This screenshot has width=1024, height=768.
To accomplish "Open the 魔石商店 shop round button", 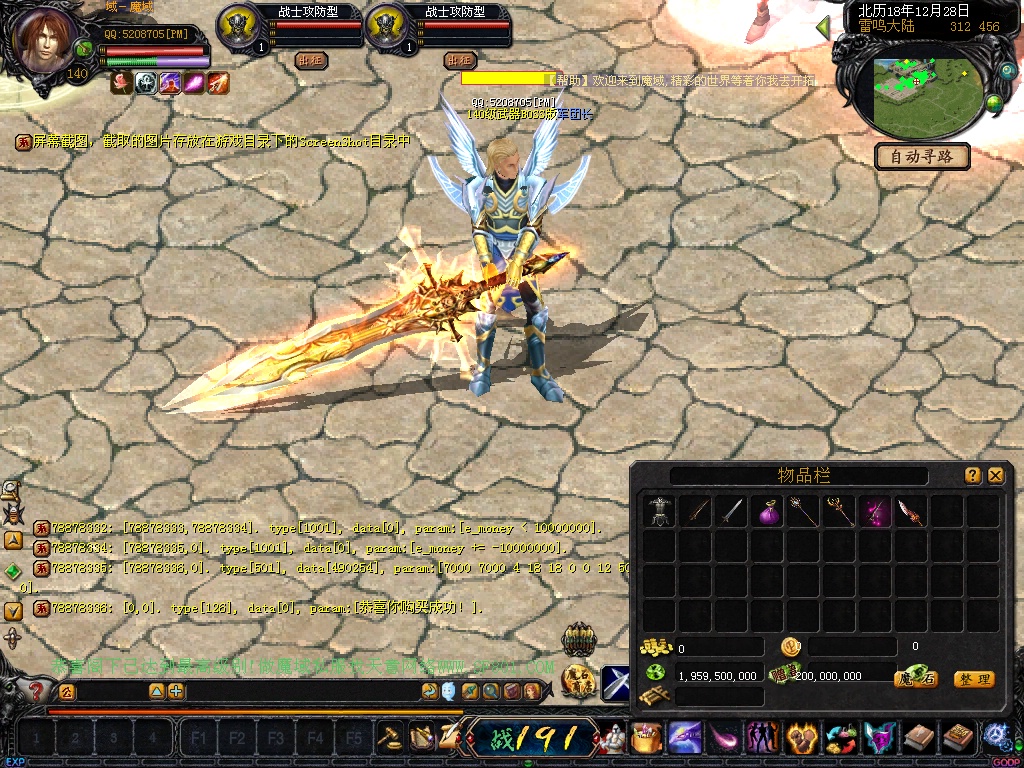I will [580, 679].
